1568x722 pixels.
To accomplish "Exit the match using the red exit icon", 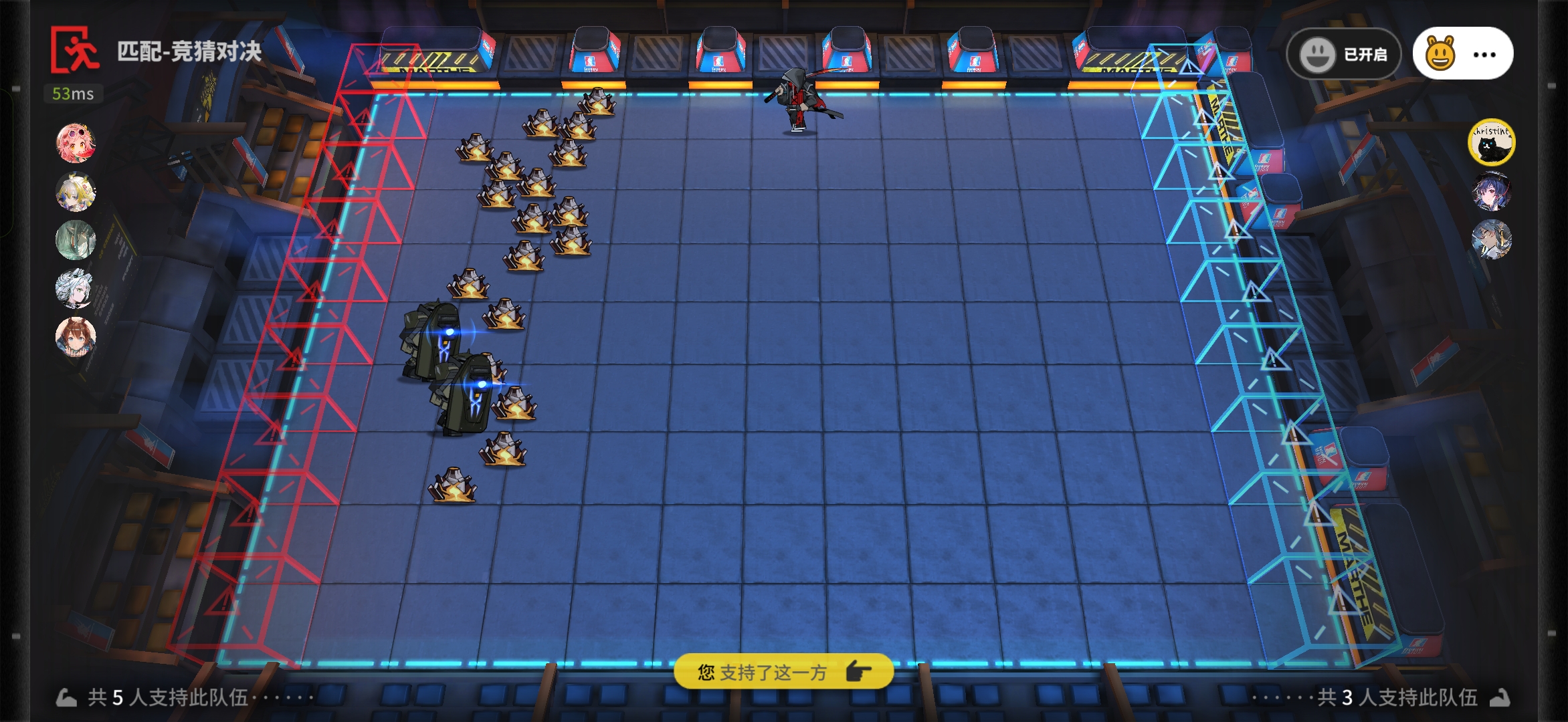I will [x=75, y=49].
